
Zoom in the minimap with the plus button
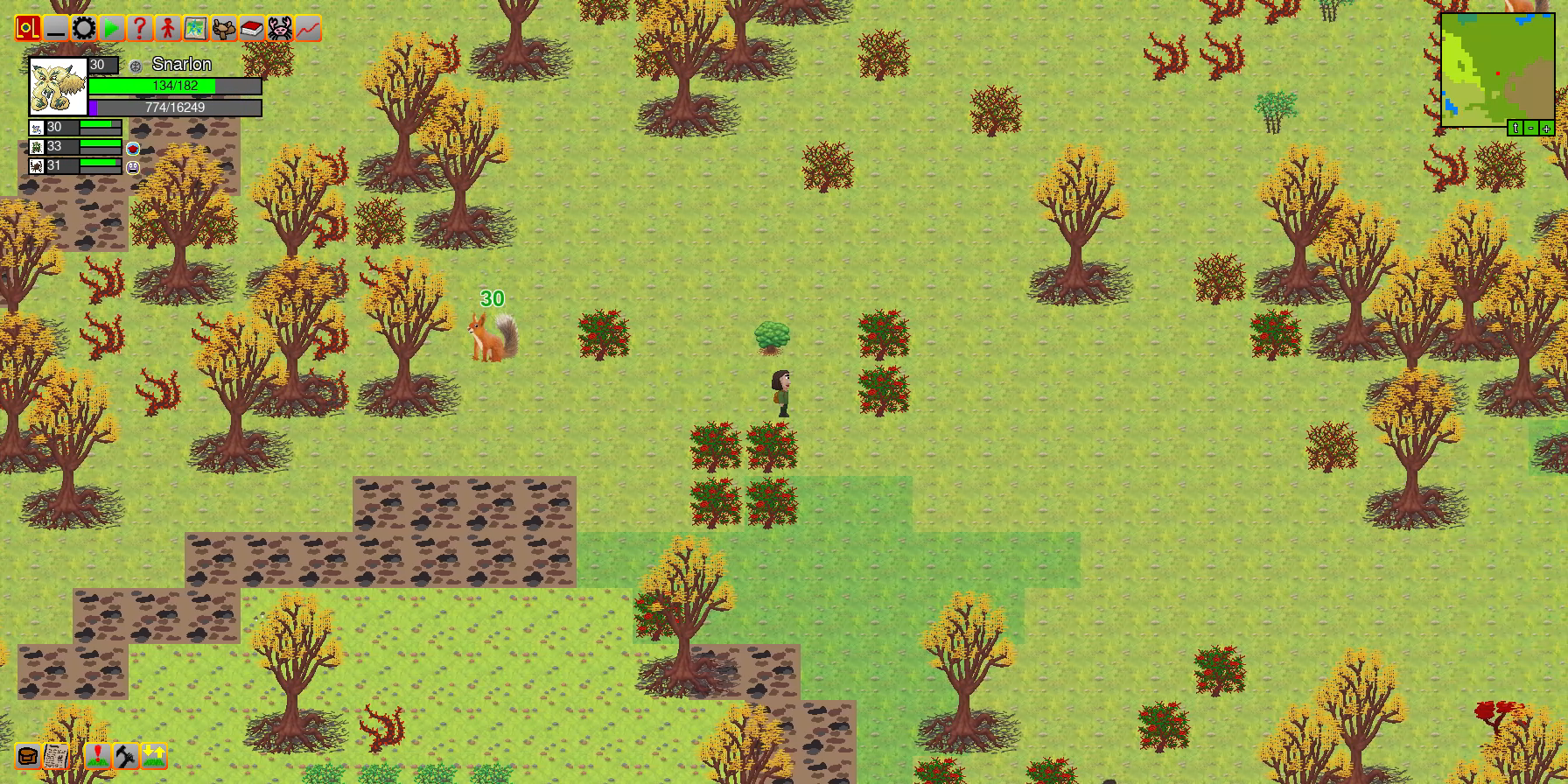[1545, 128]
